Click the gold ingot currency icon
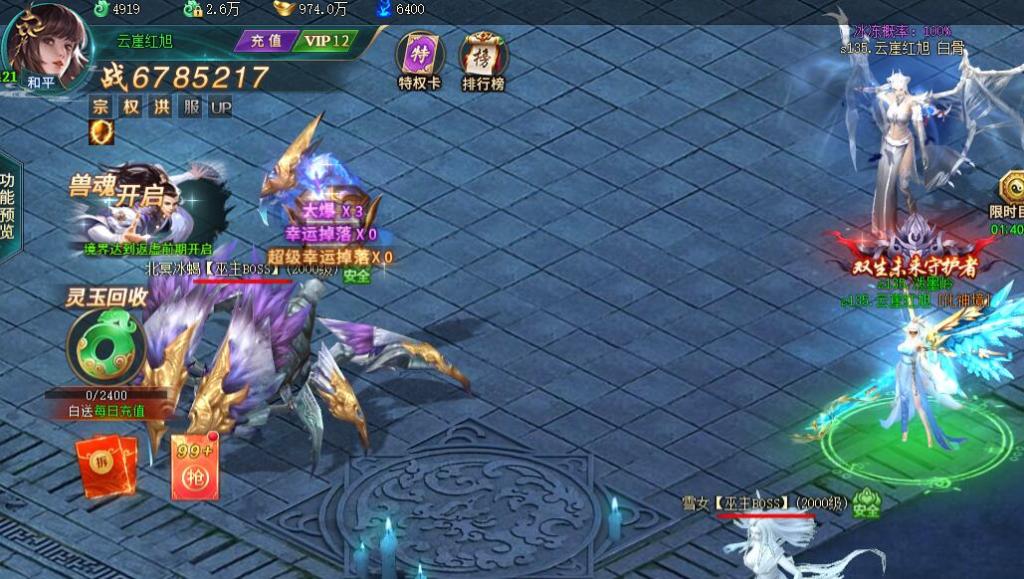This screenshot has height=579, width=1024. click(x=285, y=9)
